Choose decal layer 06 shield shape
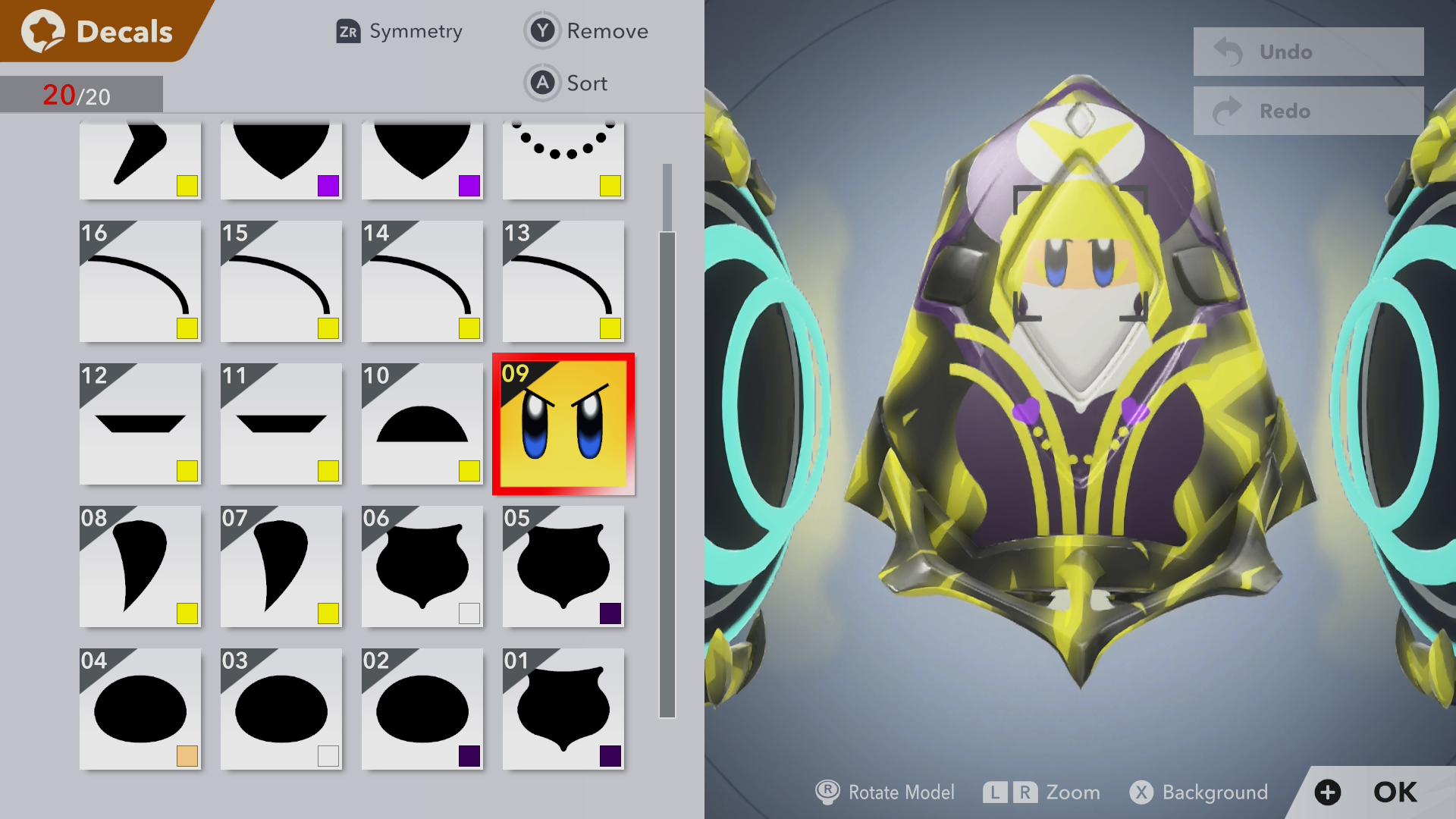This screenshot has height=819, width=1456. [x=422, y=566]
